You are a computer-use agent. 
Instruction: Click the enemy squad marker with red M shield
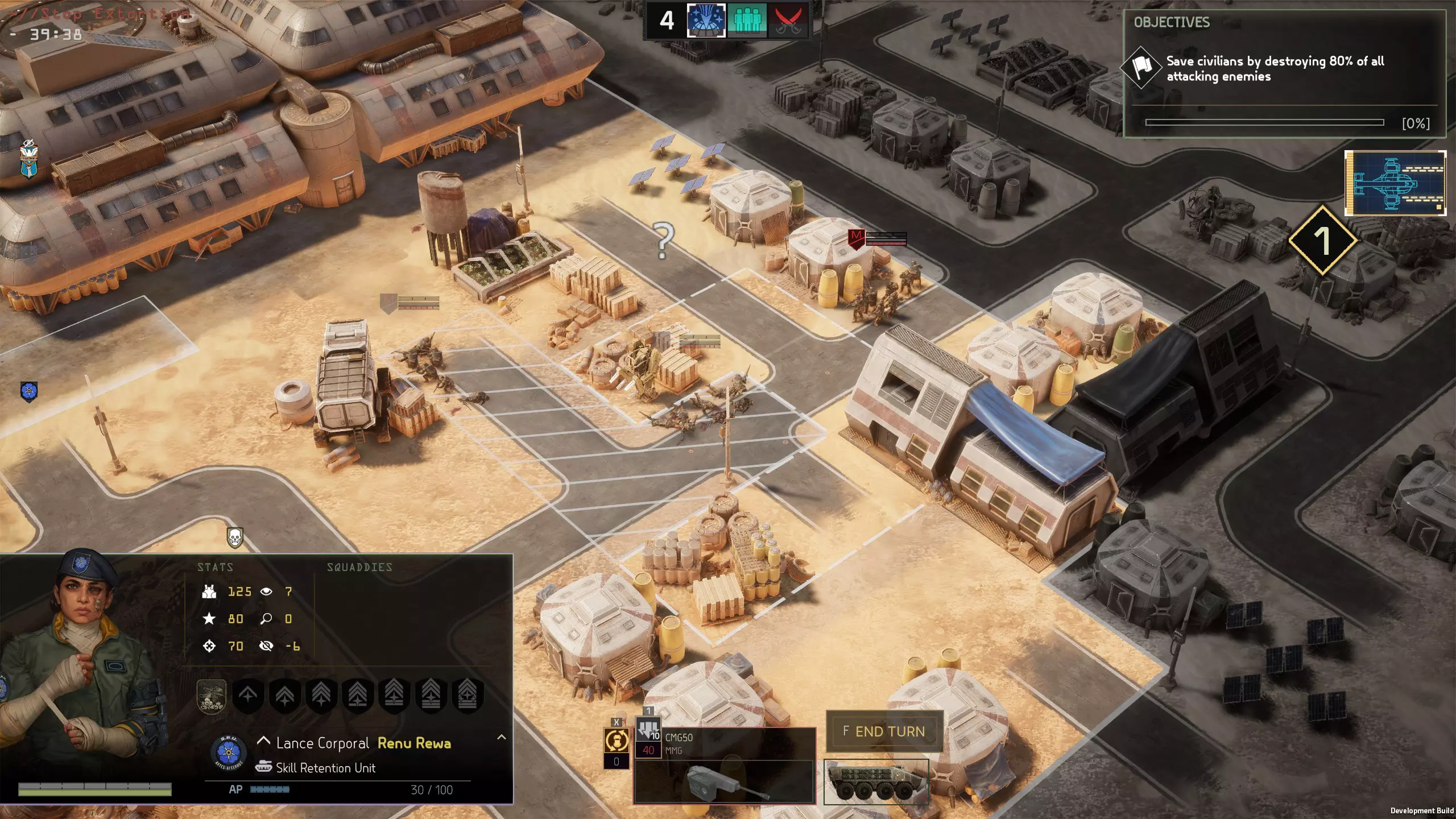click(x=856, y=238)
